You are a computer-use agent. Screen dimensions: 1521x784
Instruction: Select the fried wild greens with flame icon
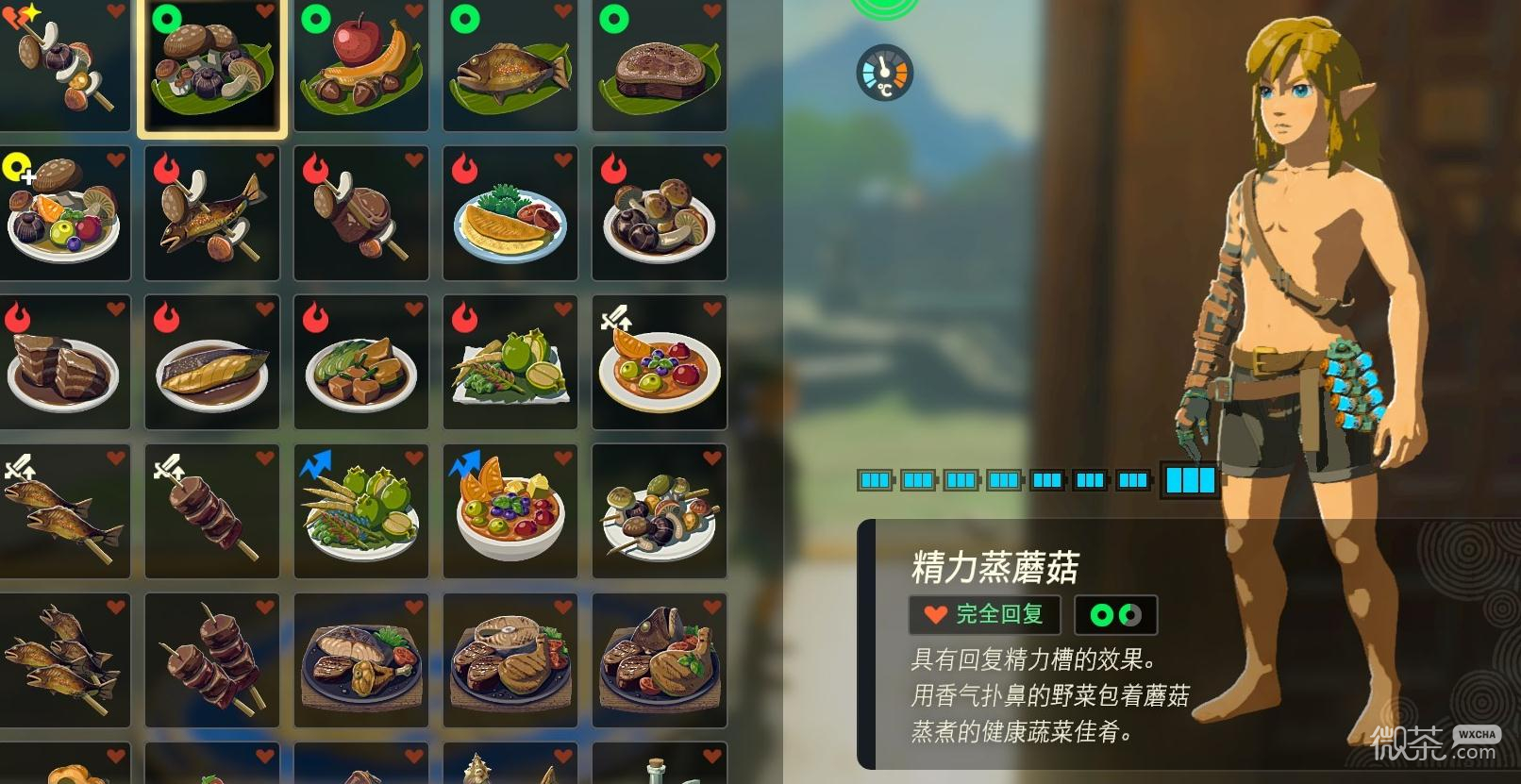click(x=510, y=363)
